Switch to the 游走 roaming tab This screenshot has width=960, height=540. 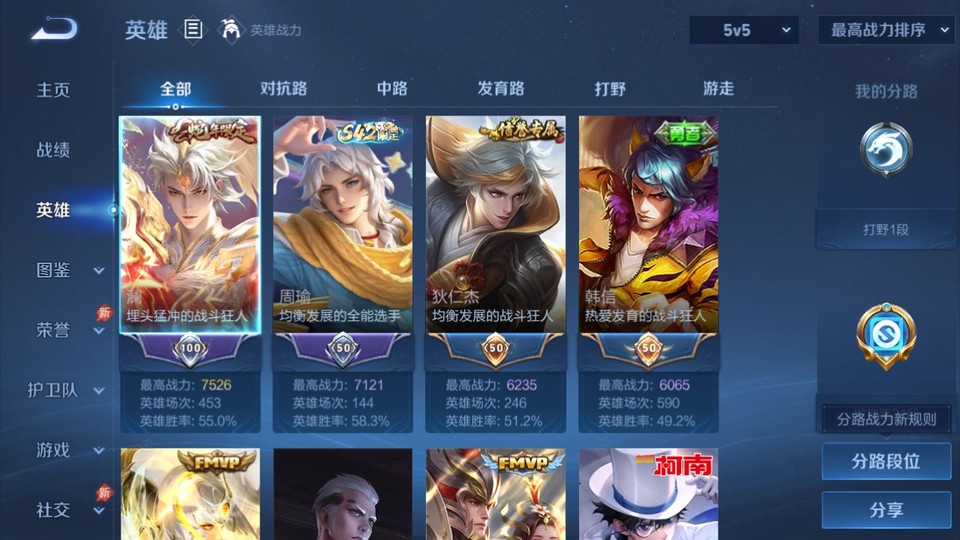point(718,88)
